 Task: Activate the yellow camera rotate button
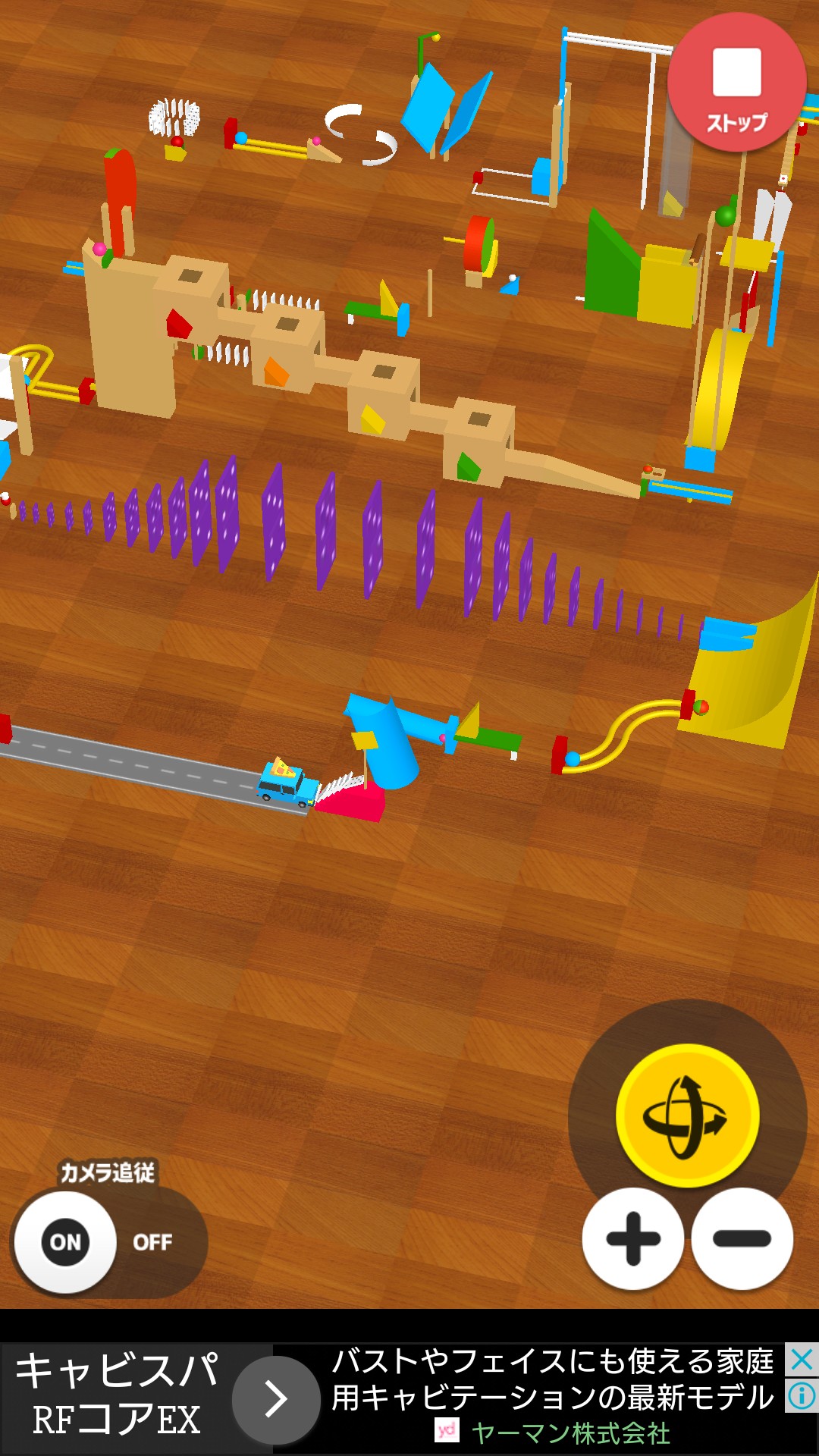point(687,1116)
